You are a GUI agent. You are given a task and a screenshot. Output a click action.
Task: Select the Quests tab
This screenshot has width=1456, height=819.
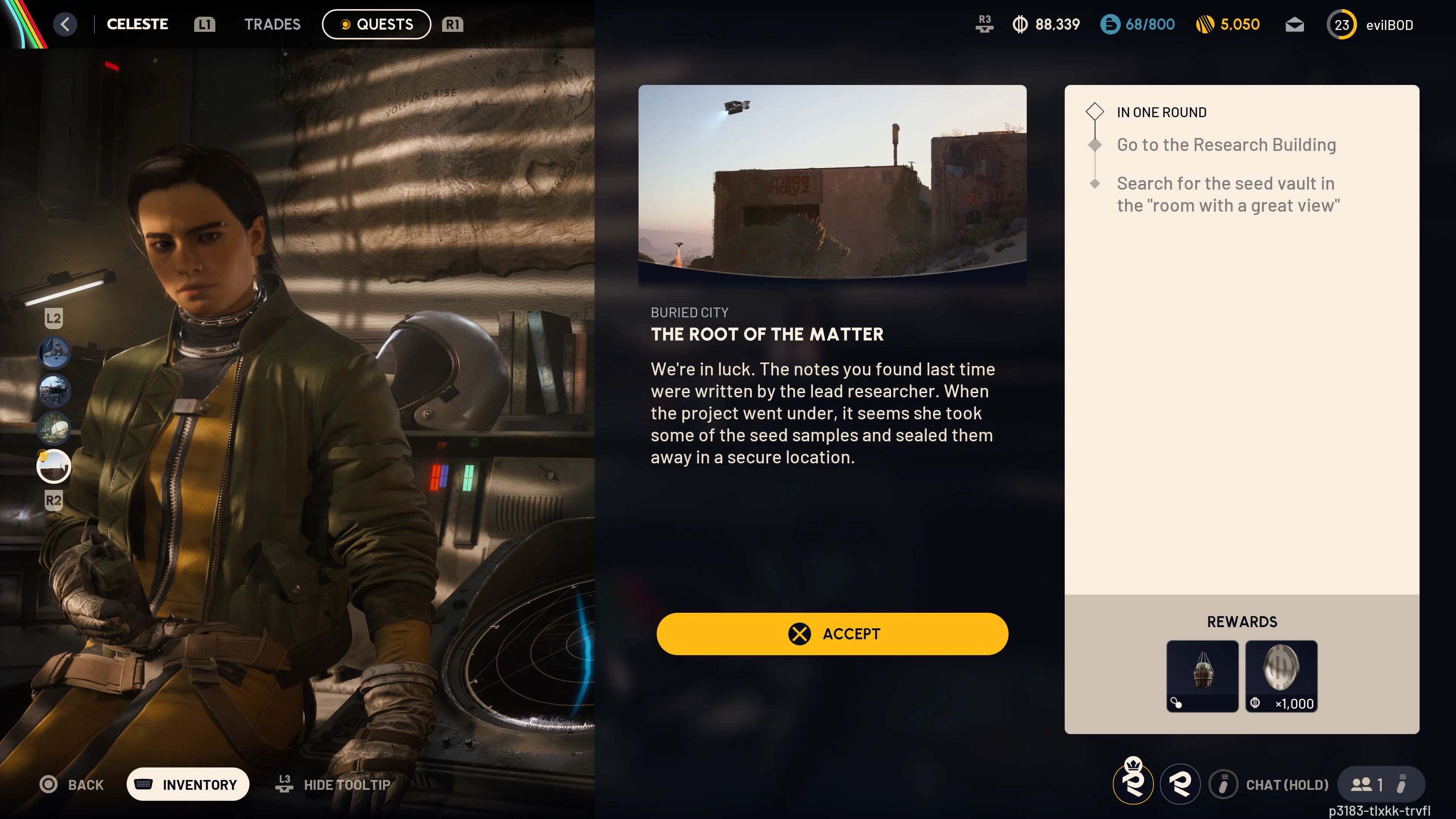tap(377, 24)
